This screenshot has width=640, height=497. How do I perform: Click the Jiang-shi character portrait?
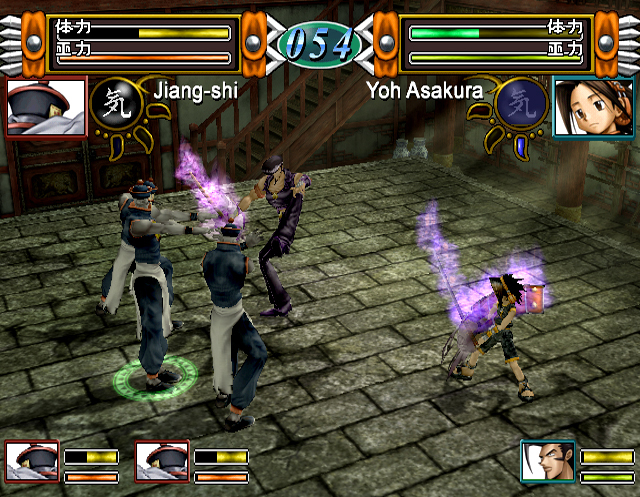[46, 107]
